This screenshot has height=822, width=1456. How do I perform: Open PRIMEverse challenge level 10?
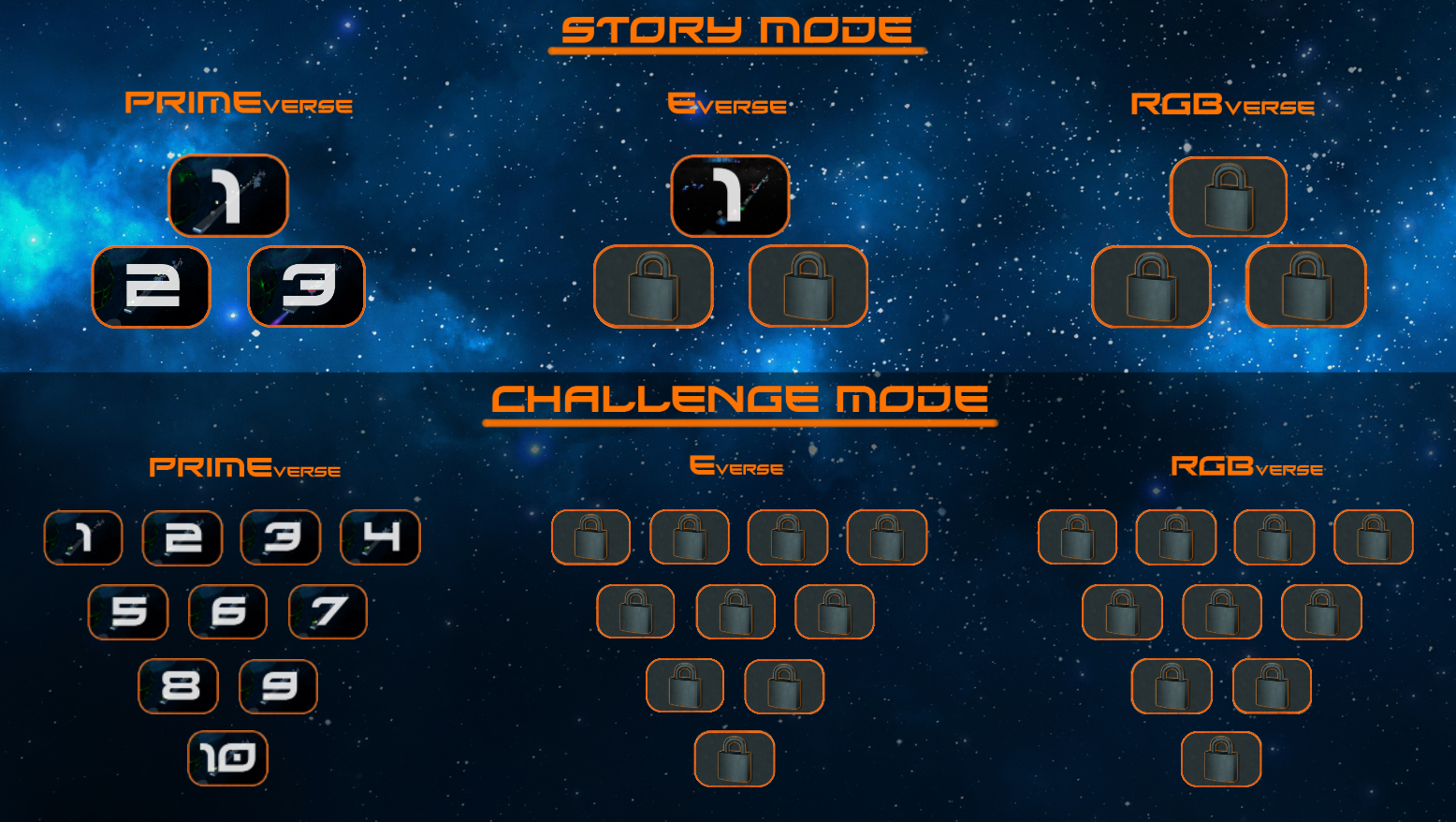227,759
